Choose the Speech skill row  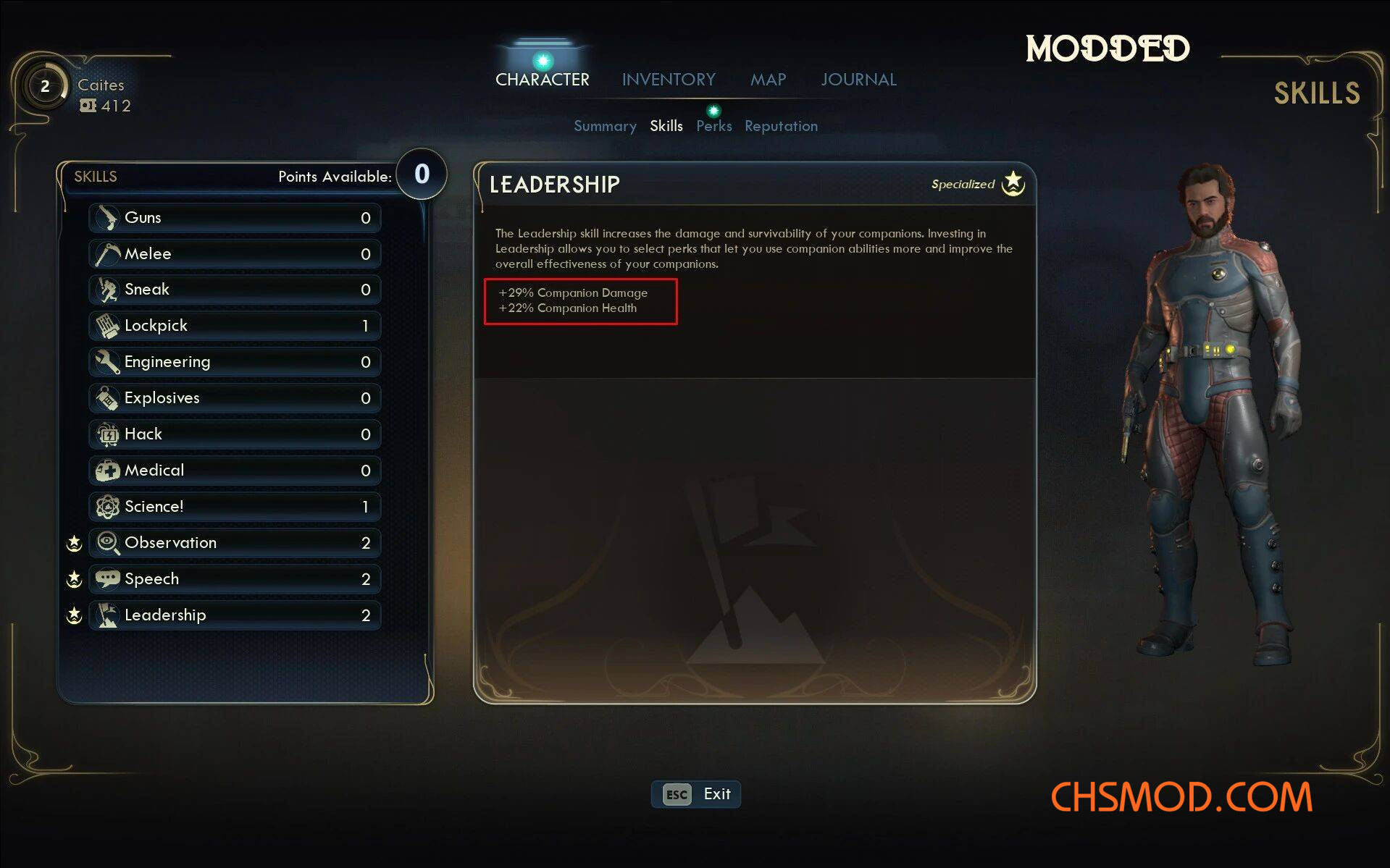click(x=235, y=579)
